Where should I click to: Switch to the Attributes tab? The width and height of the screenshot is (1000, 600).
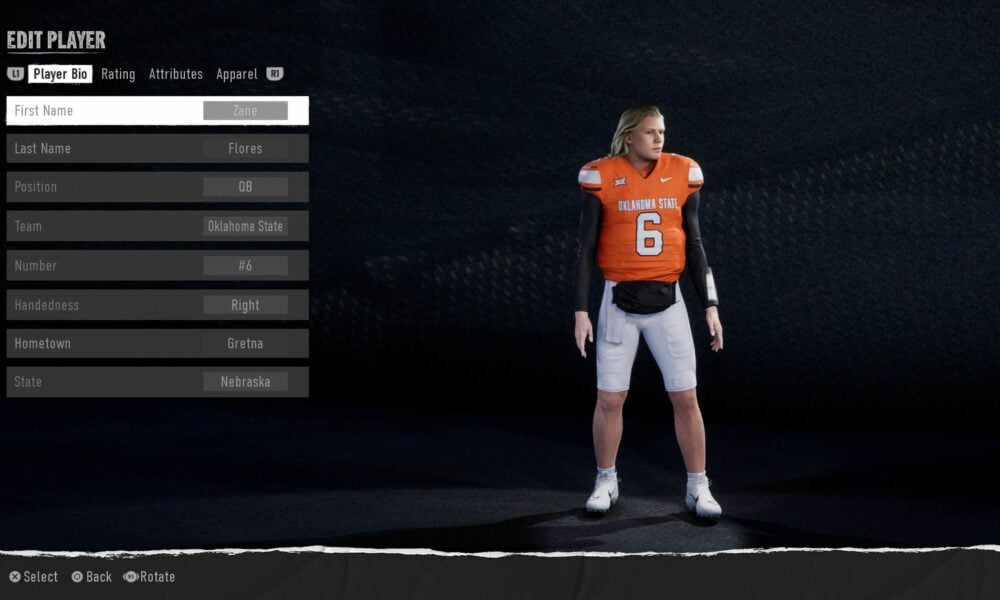(x=176, y=74)
